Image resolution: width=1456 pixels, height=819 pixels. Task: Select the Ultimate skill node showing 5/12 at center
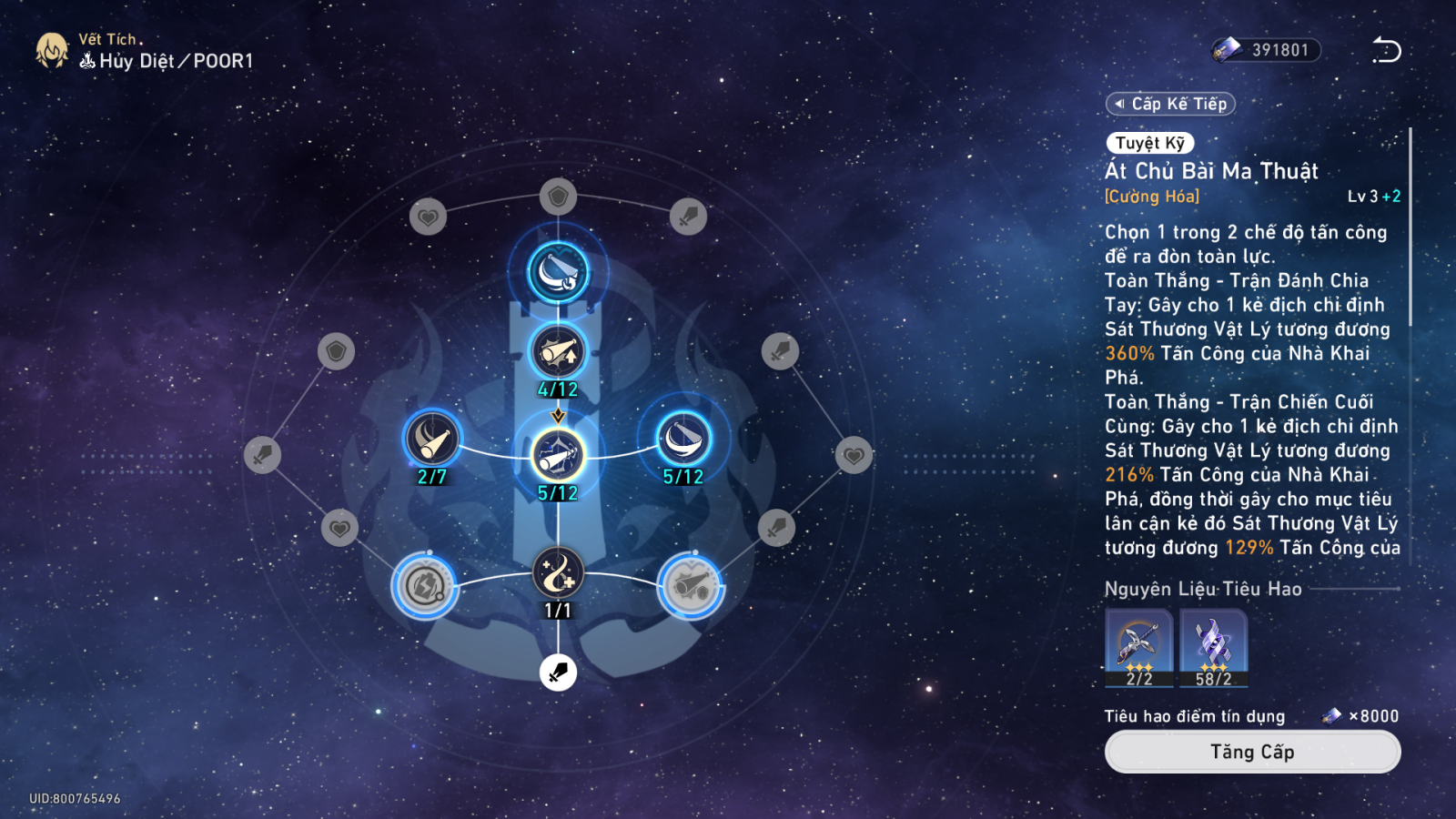[558, 455]
